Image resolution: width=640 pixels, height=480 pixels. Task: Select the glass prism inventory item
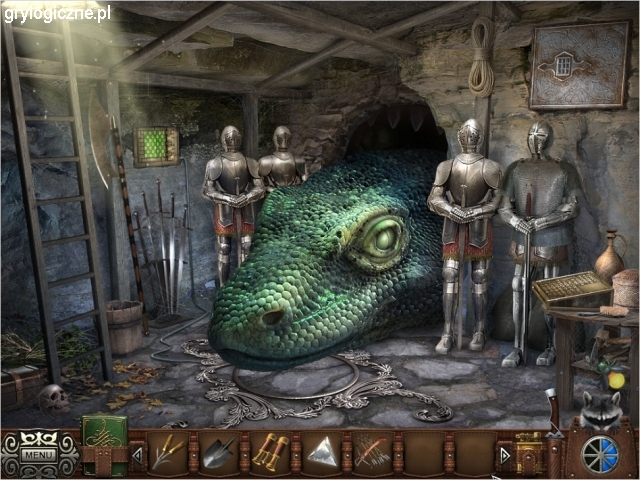click(x=321, y=454)
